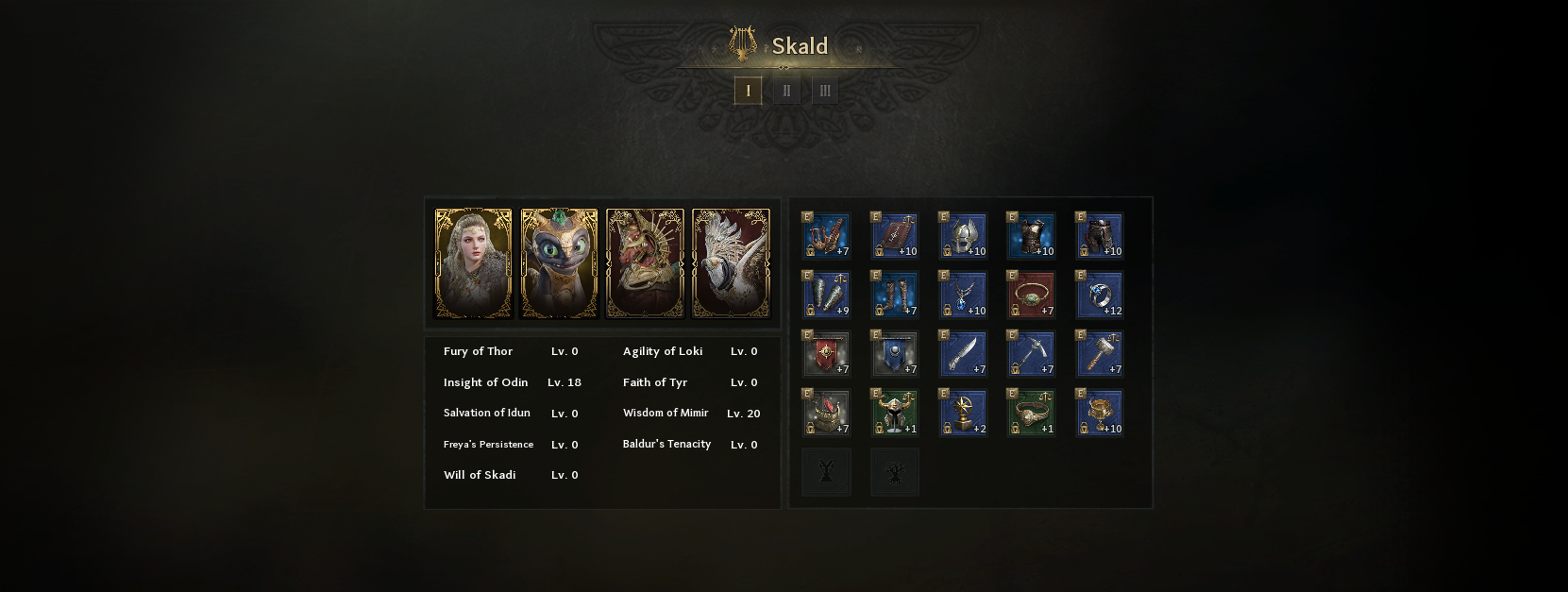Choose the blue gem necklace slot

pyautogui.click(x=963, y=296)
